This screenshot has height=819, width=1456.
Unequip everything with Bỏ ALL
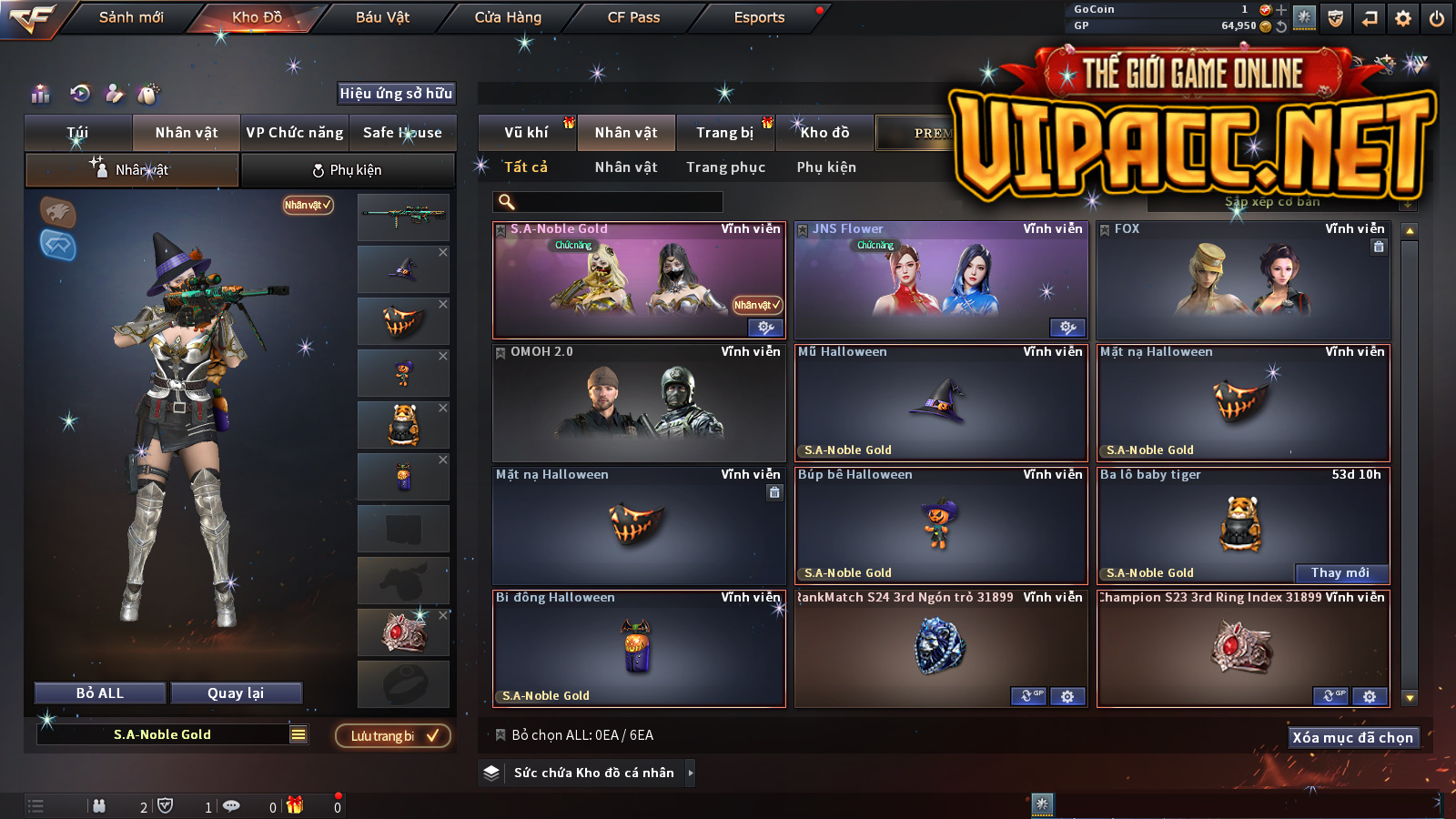point(100,693)
